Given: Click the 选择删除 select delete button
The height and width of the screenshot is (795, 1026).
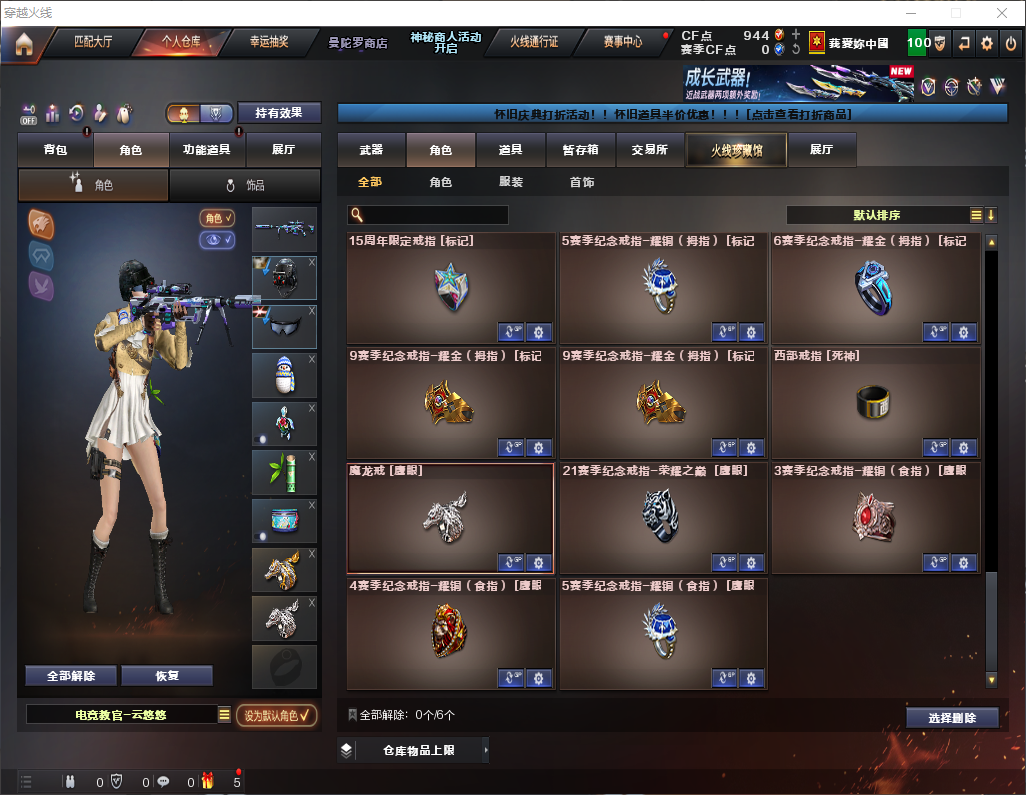Looking at the screenshot, I should (952, 718).
